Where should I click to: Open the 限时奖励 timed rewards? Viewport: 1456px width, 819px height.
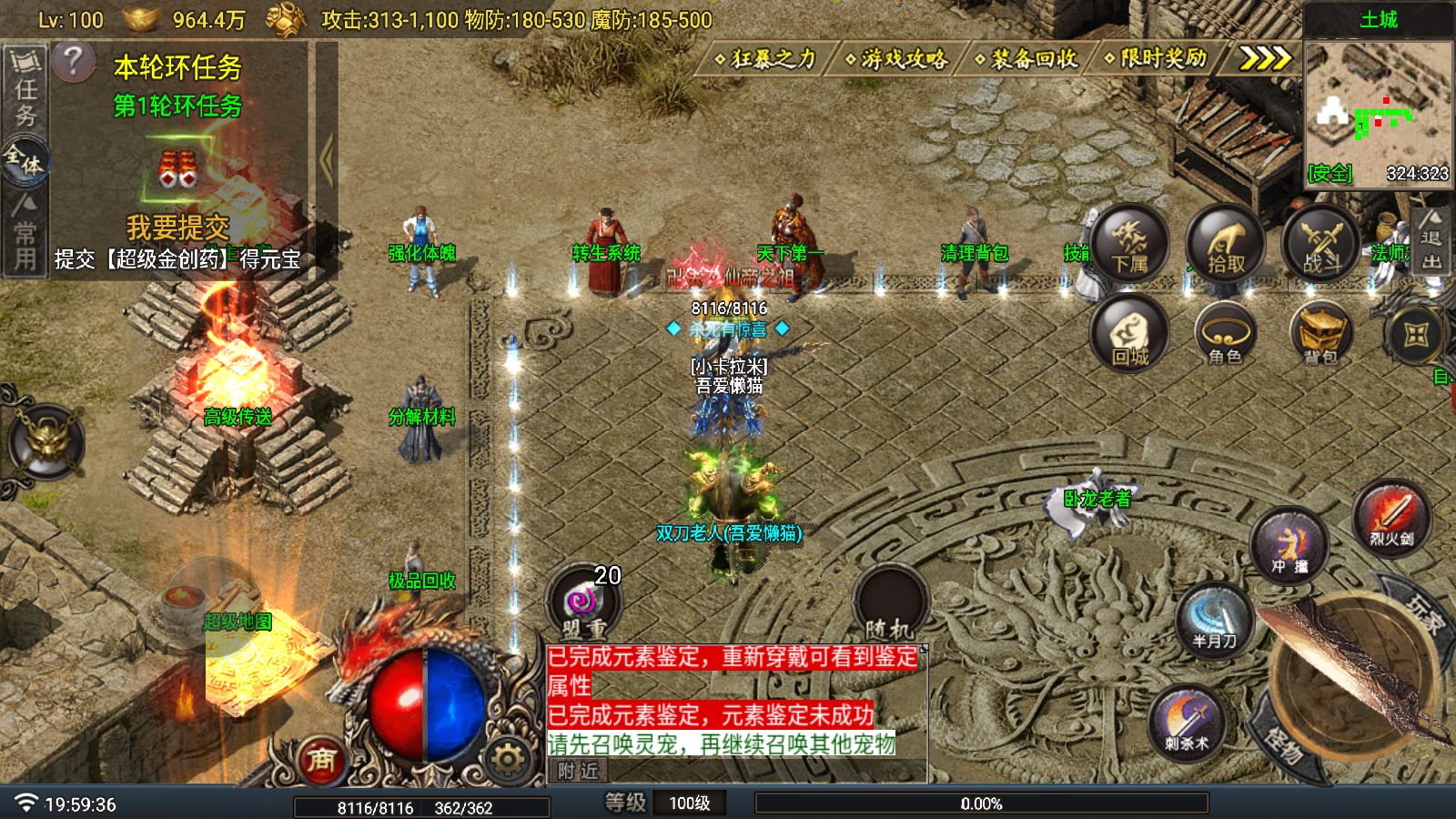click(1157, 59)
